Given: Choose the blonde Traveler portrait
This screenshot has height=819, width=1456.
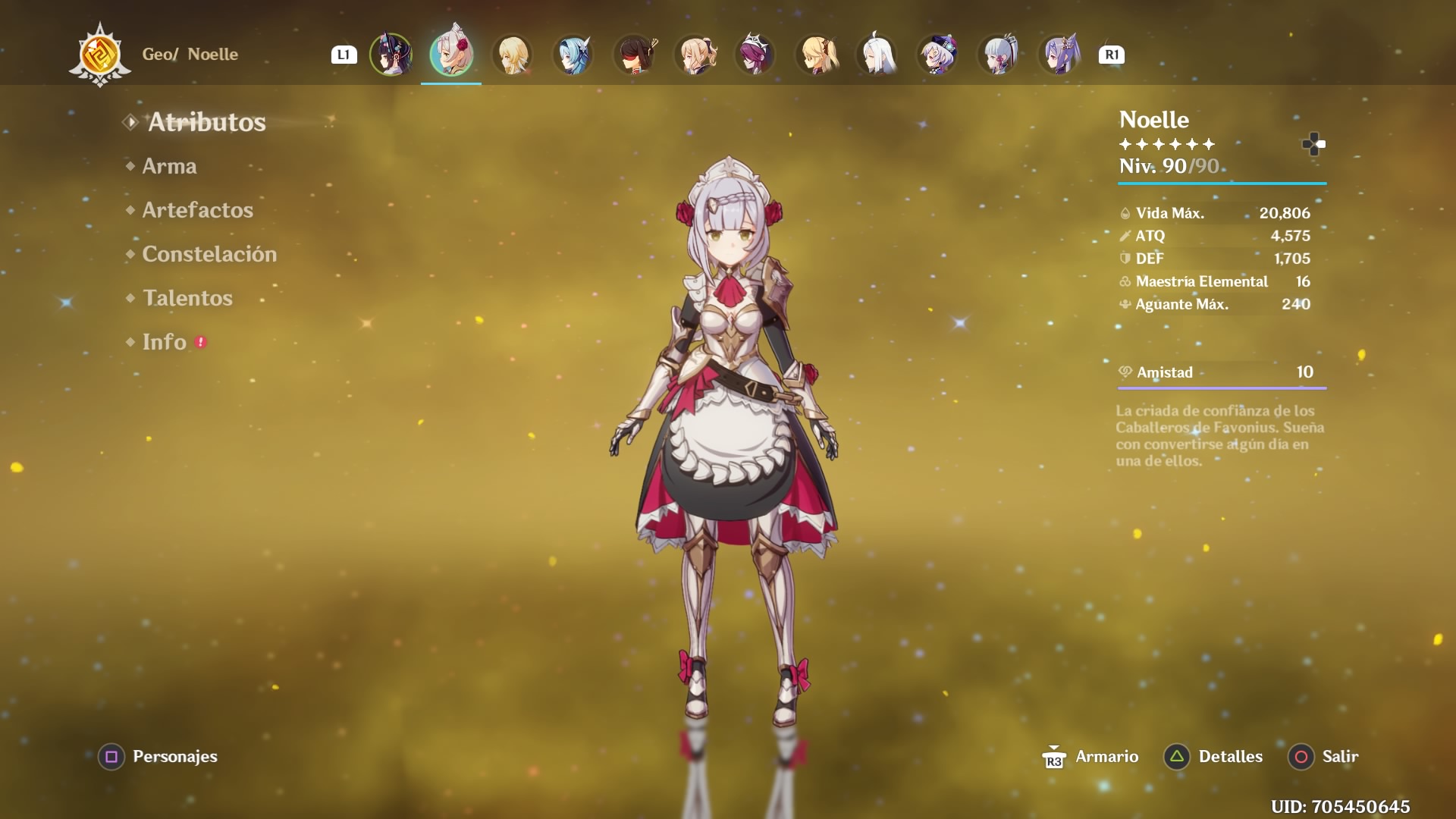Looking at the screenshot, I should 512,55.
